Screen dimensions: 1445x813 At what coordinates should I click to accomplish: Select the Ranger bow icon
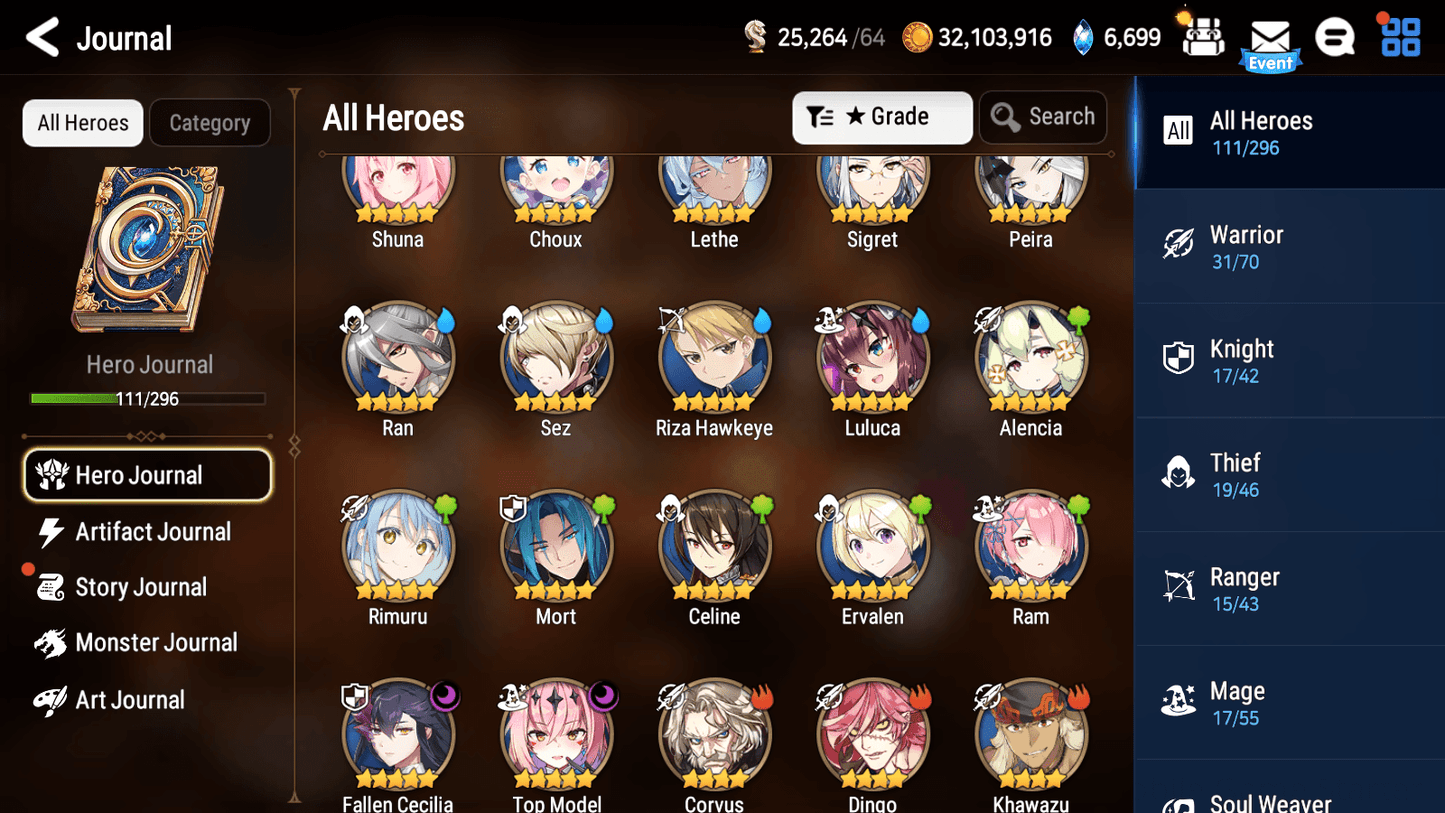[x=1179, y=585]
